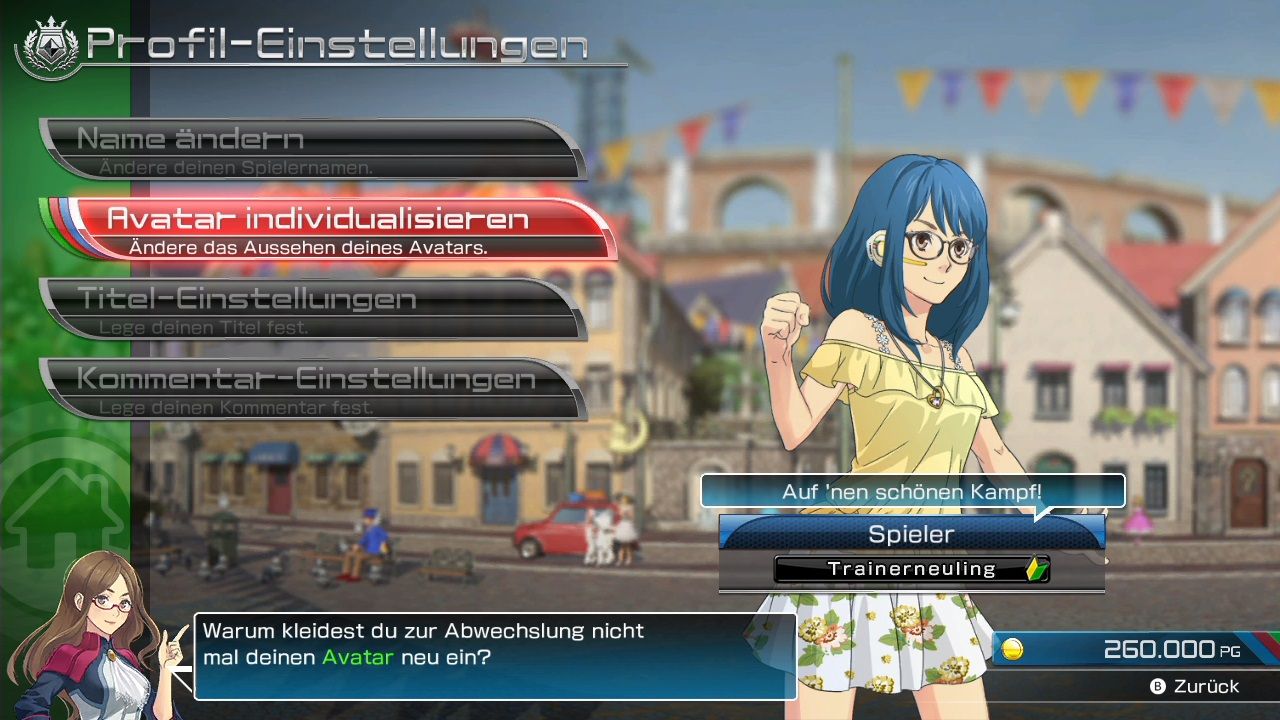The image size is (1280, 720).
Task: Click the 'Zurück' back button
Action: click(1195, 687)
